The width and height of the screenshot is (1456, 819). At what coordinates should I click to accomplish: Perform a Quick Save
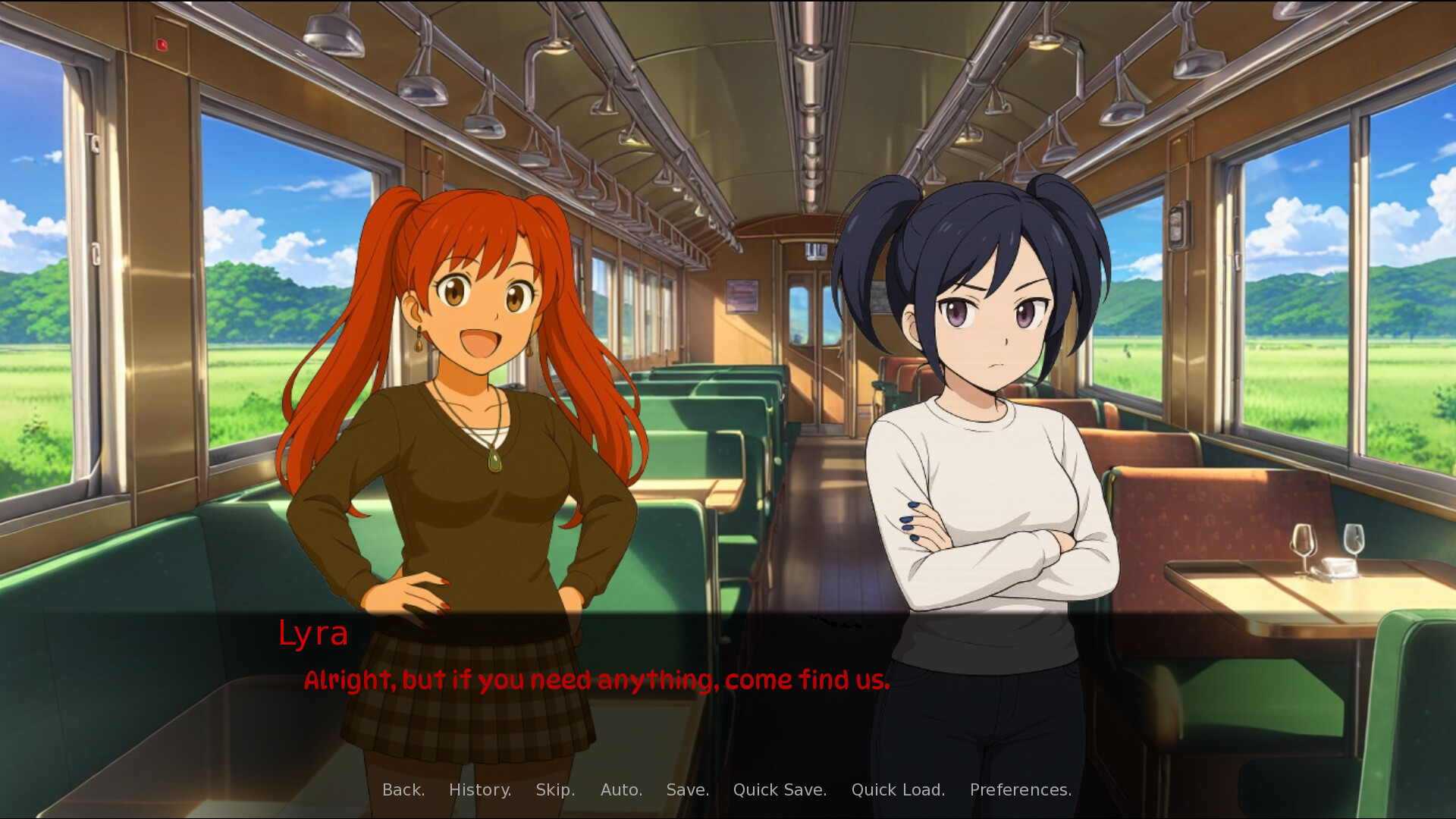(780, 789)
